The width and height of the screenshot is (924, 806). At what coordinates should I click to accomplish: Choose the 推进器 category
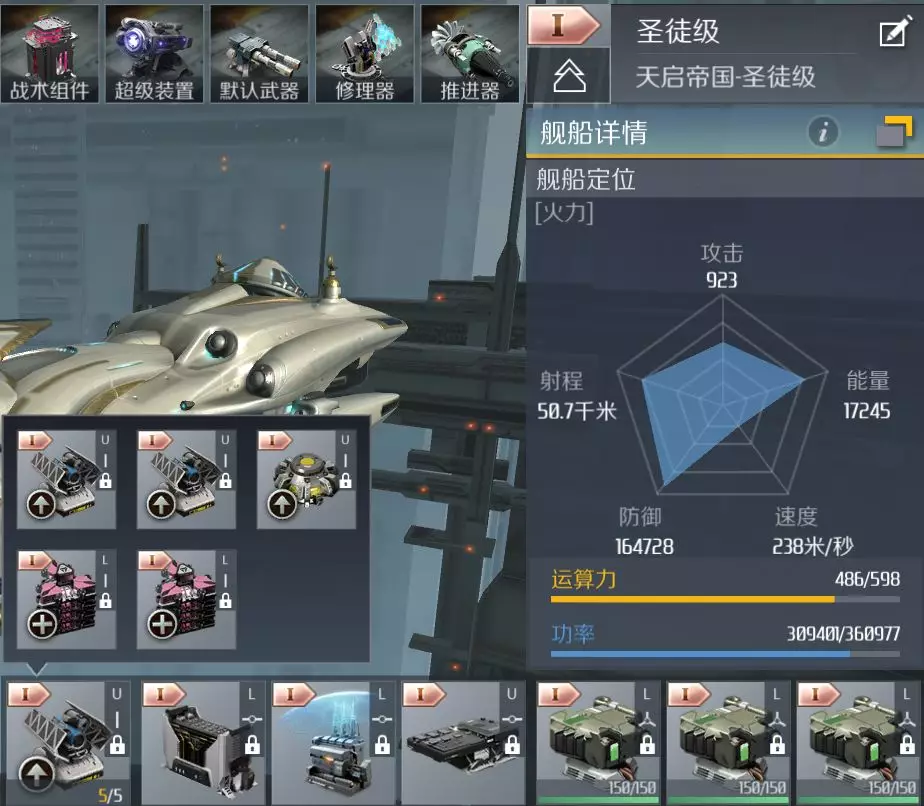(469, 53)
